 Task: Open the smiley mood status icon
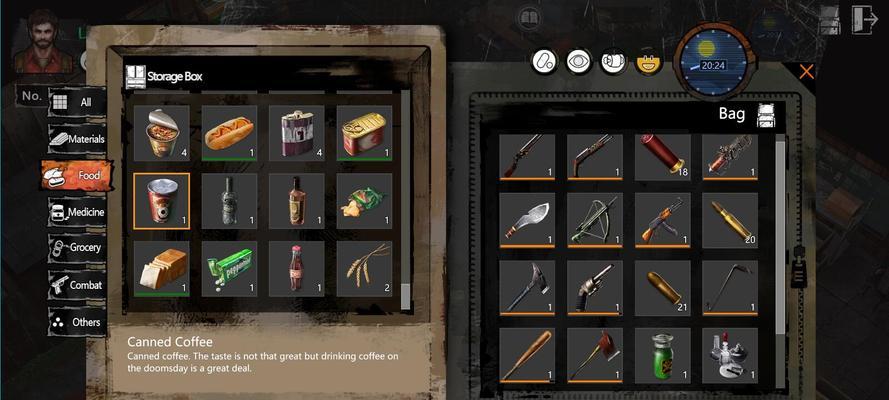pyautogui.click(x=650, y=62)
